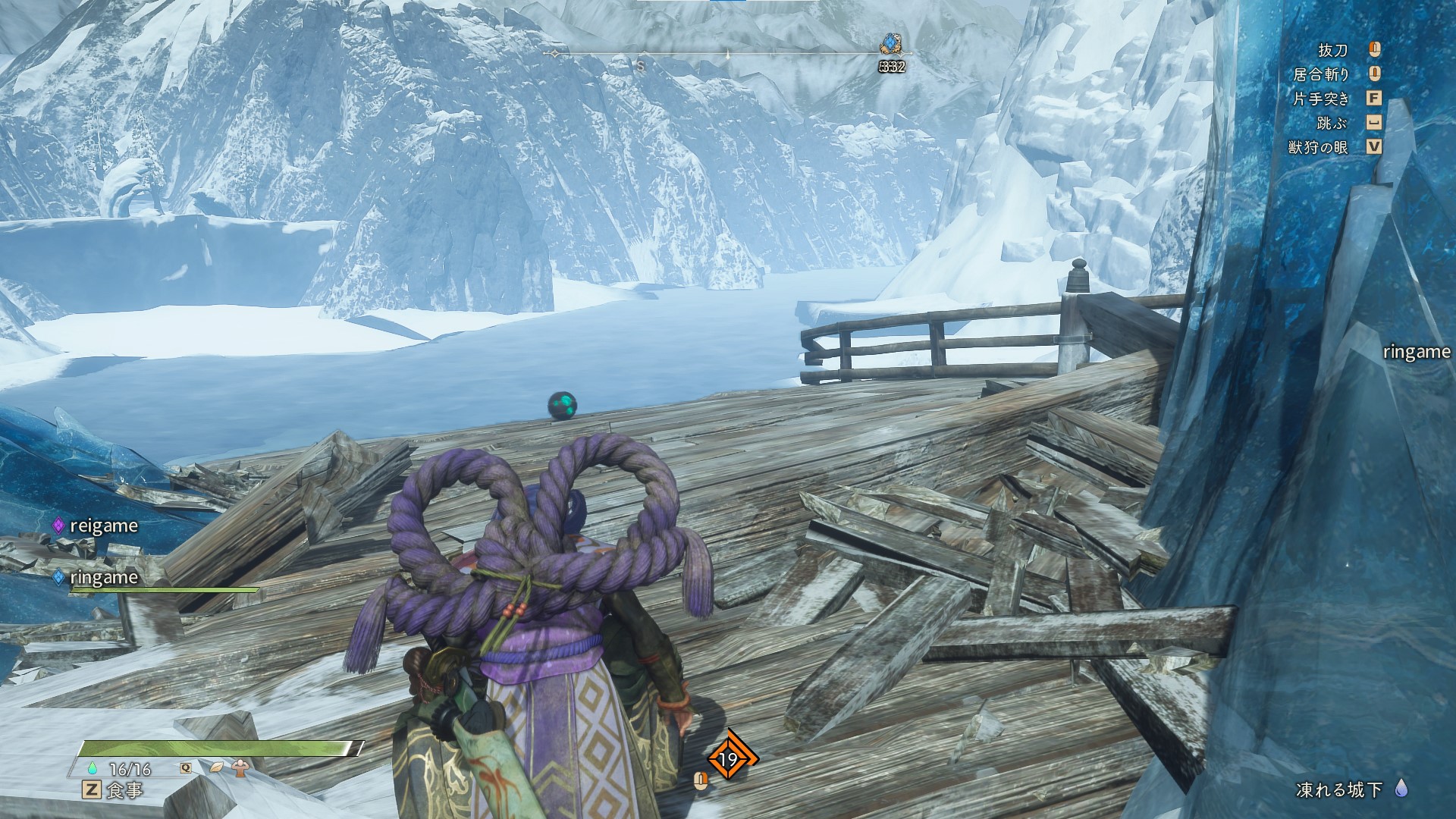Click the 凍れる城下 location label
The width and height of the screenshot is (1456, 819).
click(1339, 789)
